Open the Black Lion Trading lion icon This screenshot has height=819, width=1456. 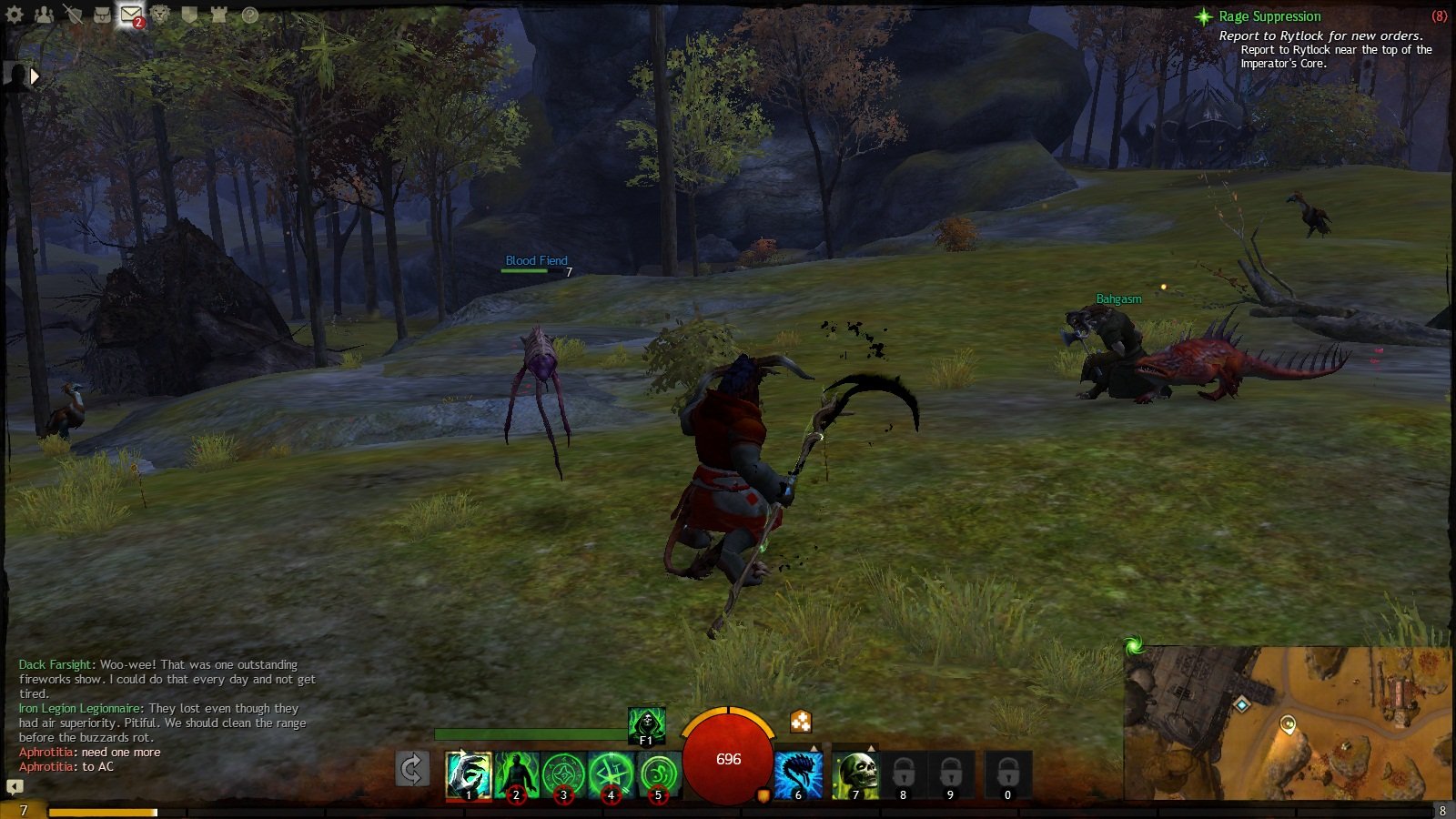[x=160, y=15]
